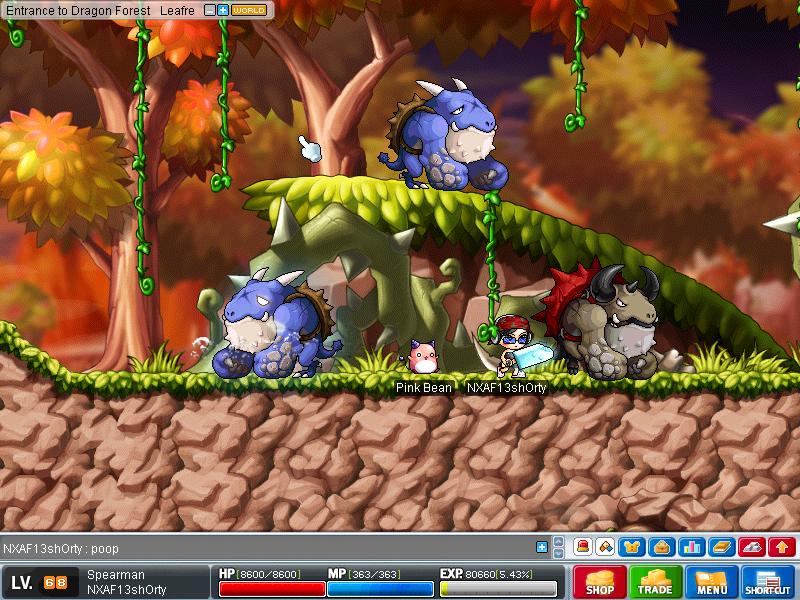Expand the minimap with the plus button
The width and height of the screenshot is (800, 600).
click(x=222, y=10)
